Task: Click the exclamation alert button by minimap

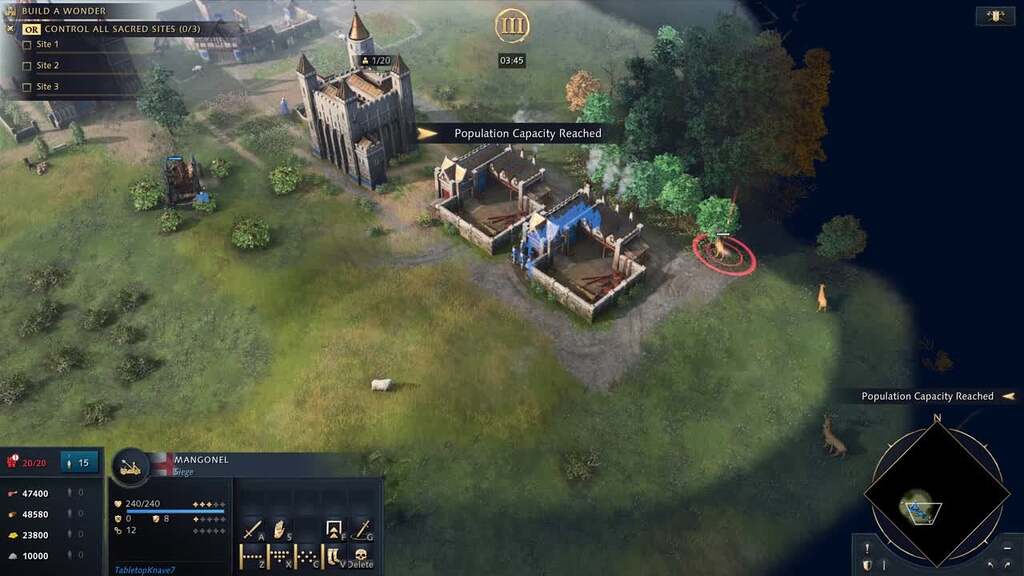Action: click(x=867, y=547)
